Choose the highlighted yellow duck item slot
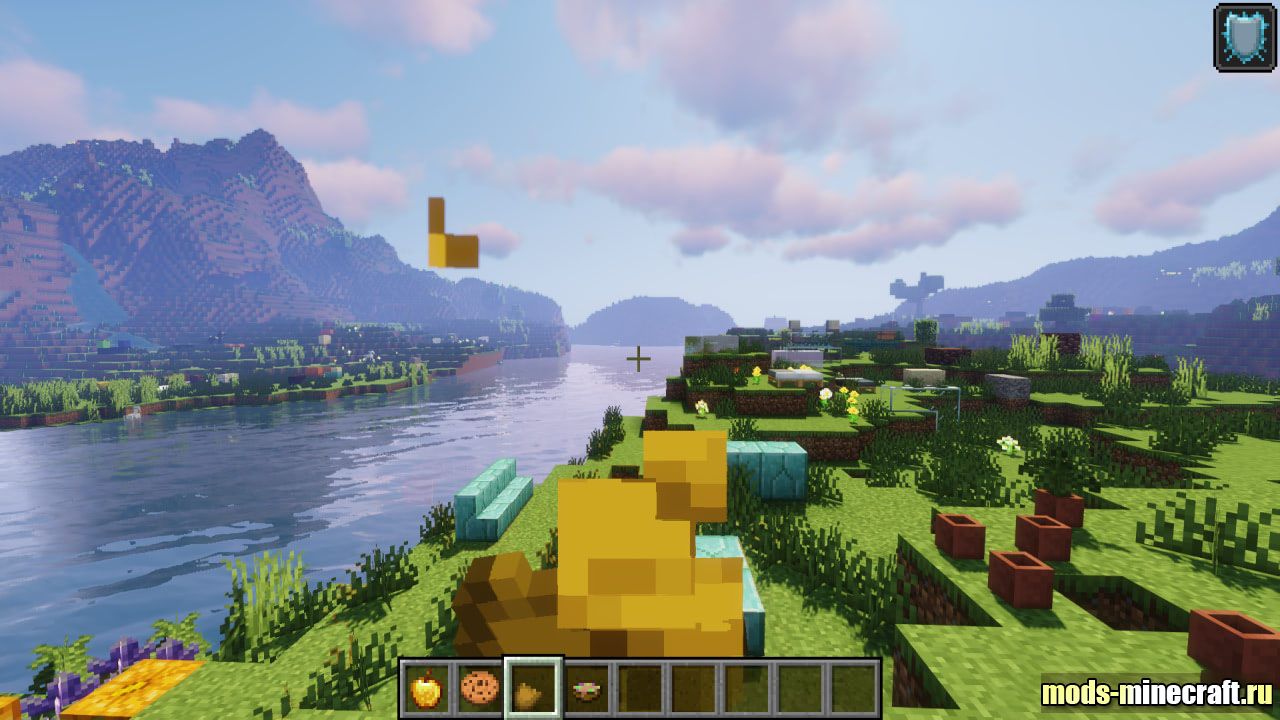The width and height of the screenshot is (1280, 720). click(533, 688)
